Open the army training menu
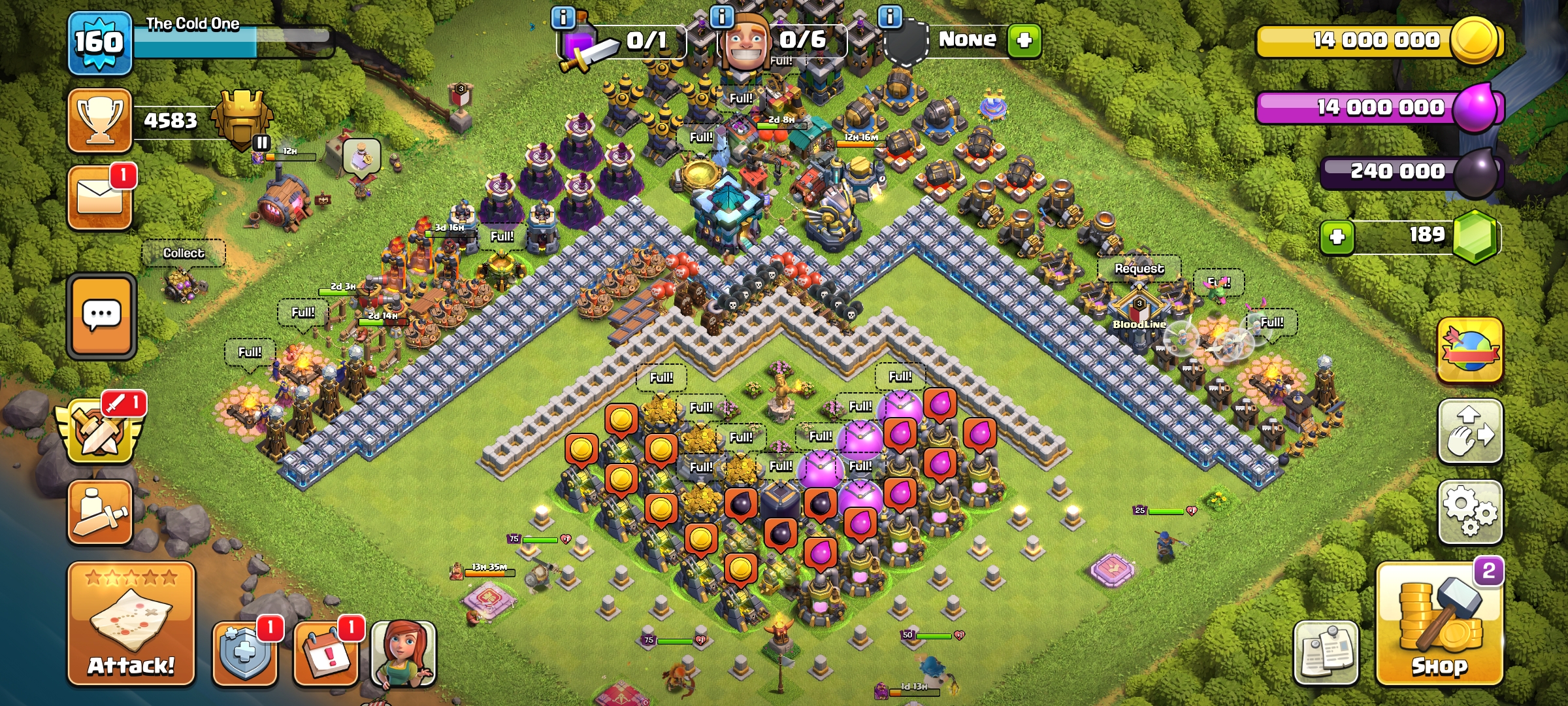This screenshot has width=1568, height=706. (100, 512)
